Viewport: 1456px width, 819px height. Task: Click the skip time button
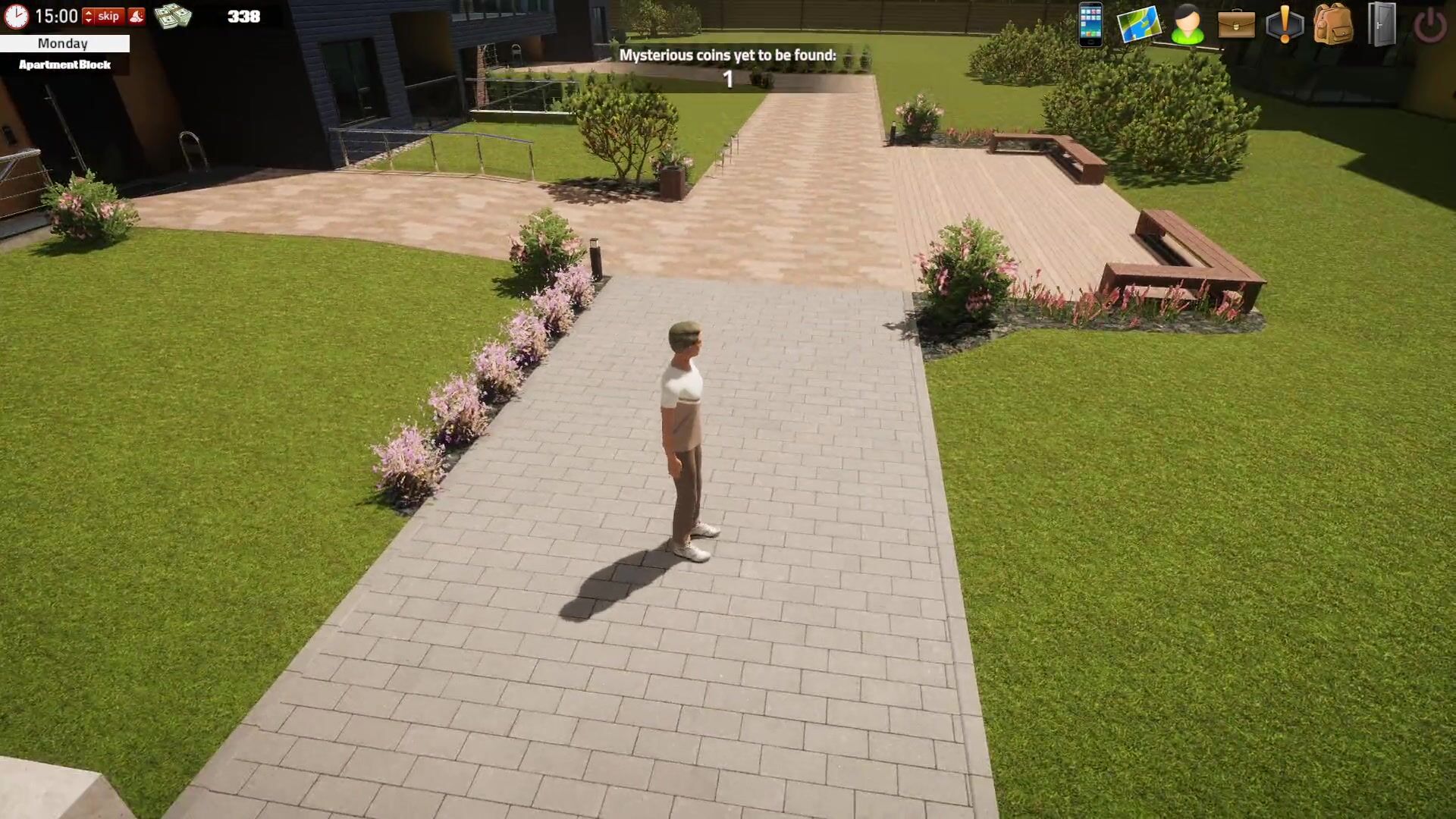click(108, 16)
